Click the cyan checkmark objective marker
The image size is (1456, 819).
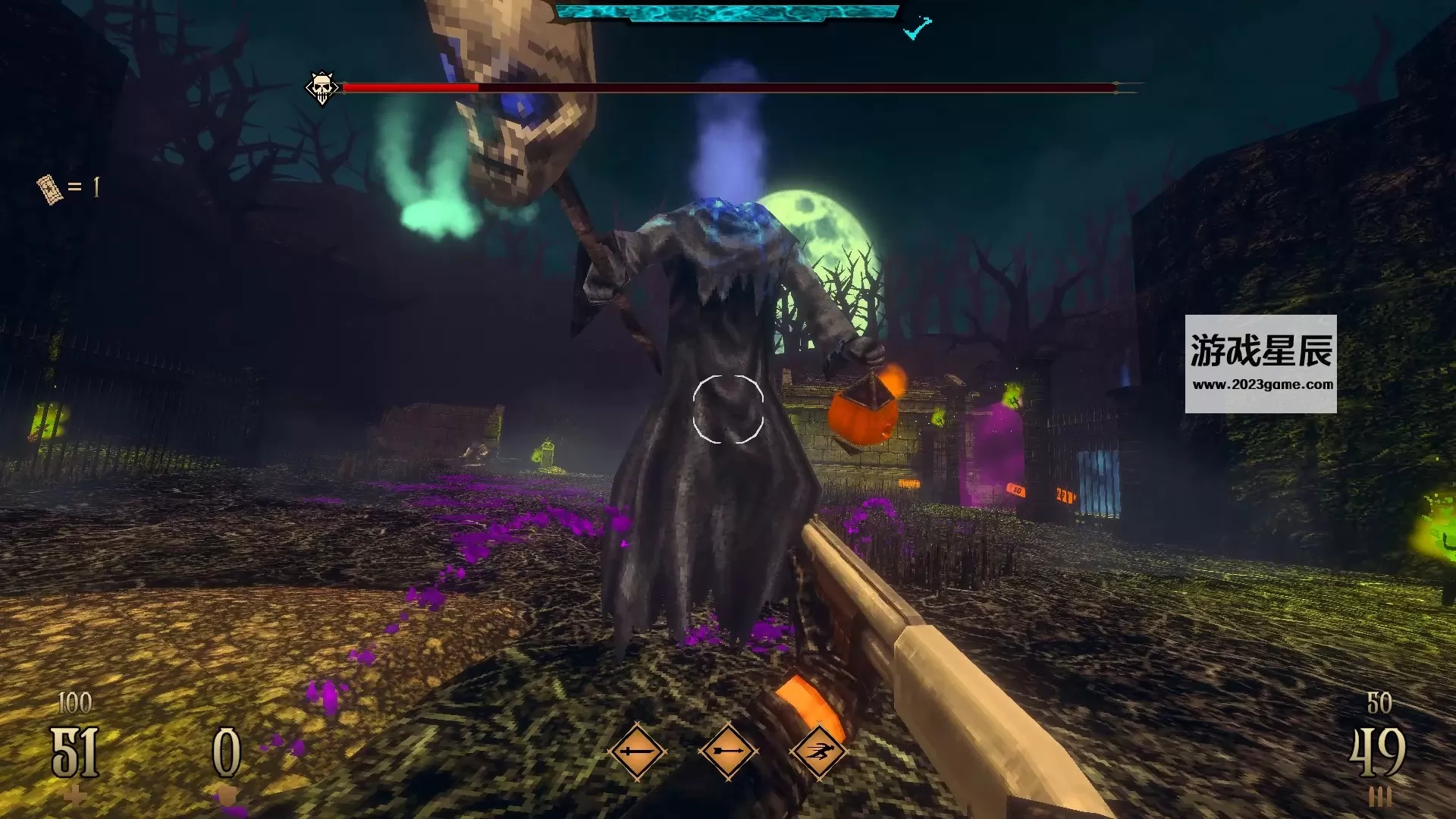[x=917, y=28]
